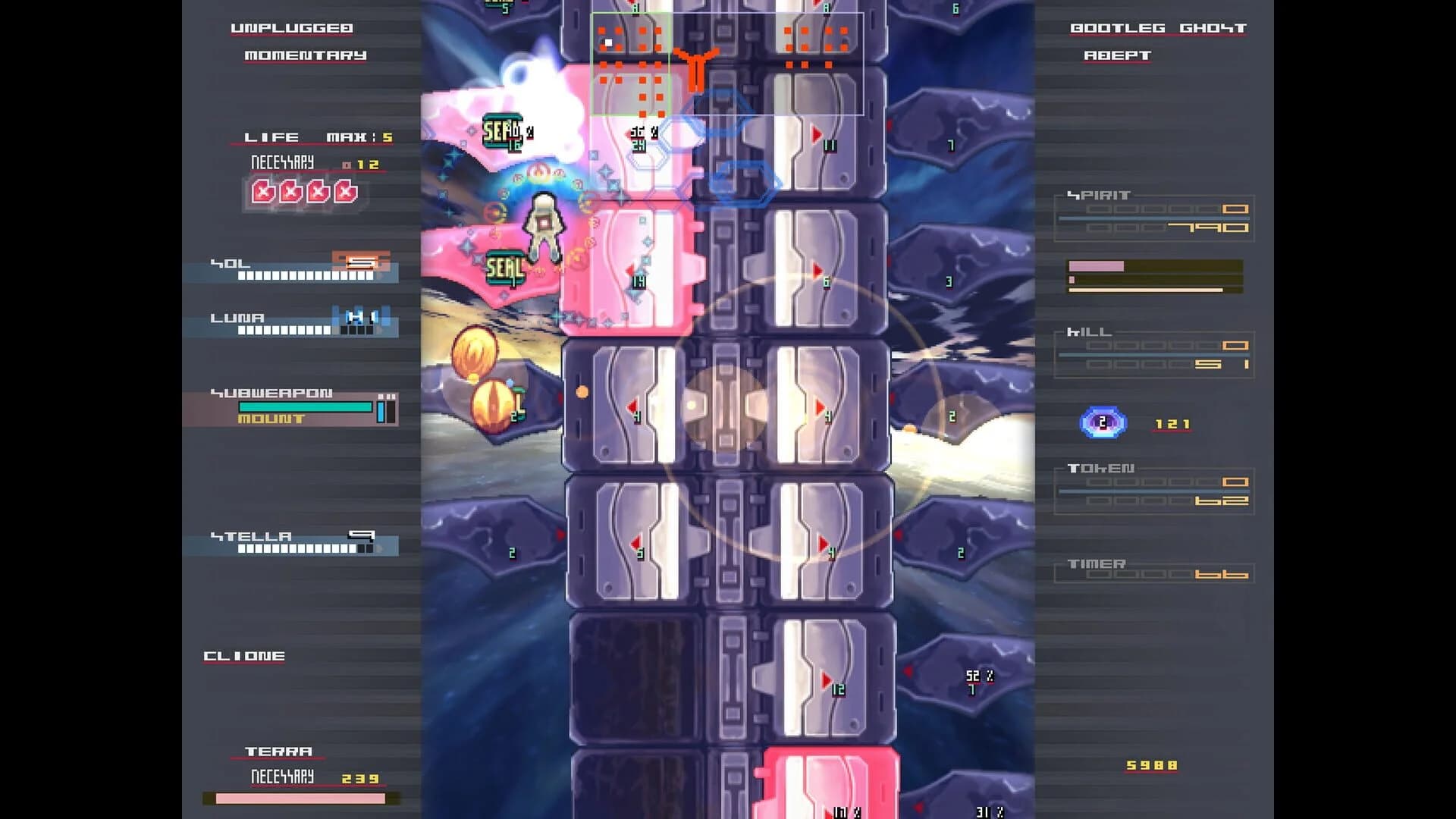The image size is (1456, 819).
Task: Expand the SPIRIT counter panel
Action: [x=1153, y=216]
